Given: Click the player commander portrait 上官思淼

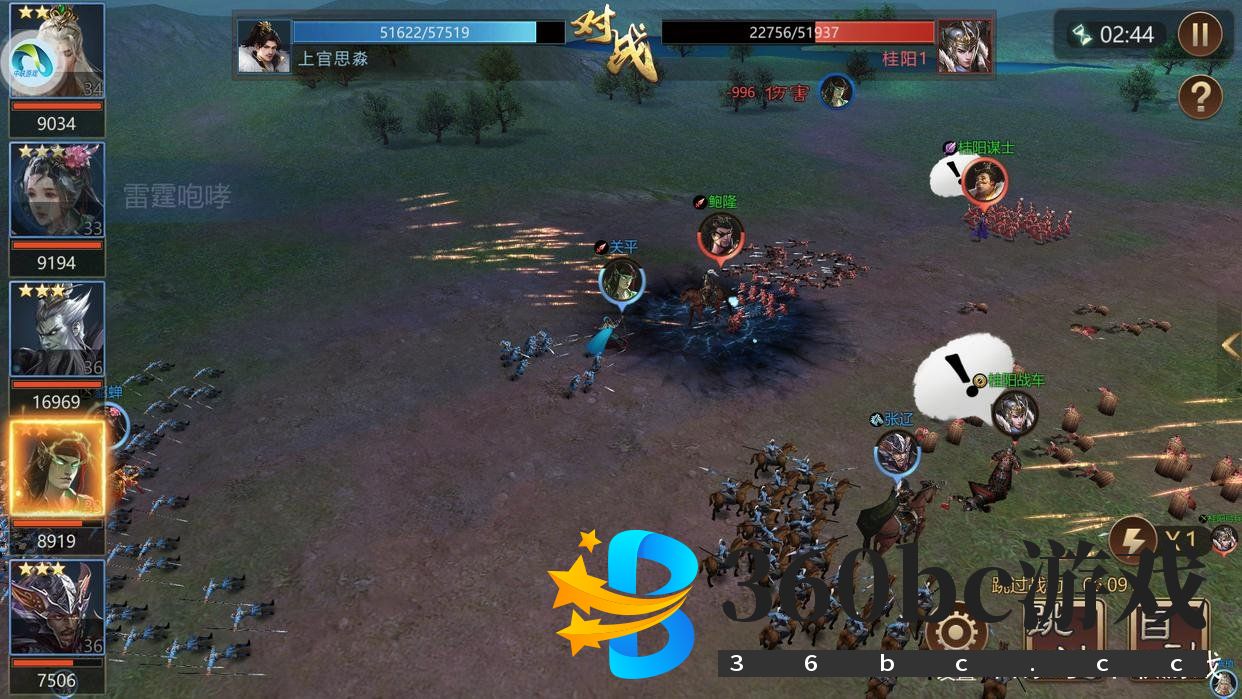Looking at the screenshot, I should pos(264,46).
